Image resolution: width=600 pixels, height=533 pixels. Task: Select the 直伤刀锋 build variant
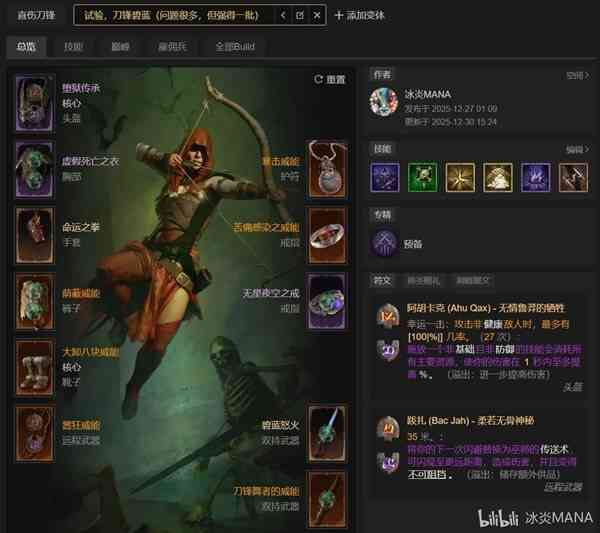35,16
